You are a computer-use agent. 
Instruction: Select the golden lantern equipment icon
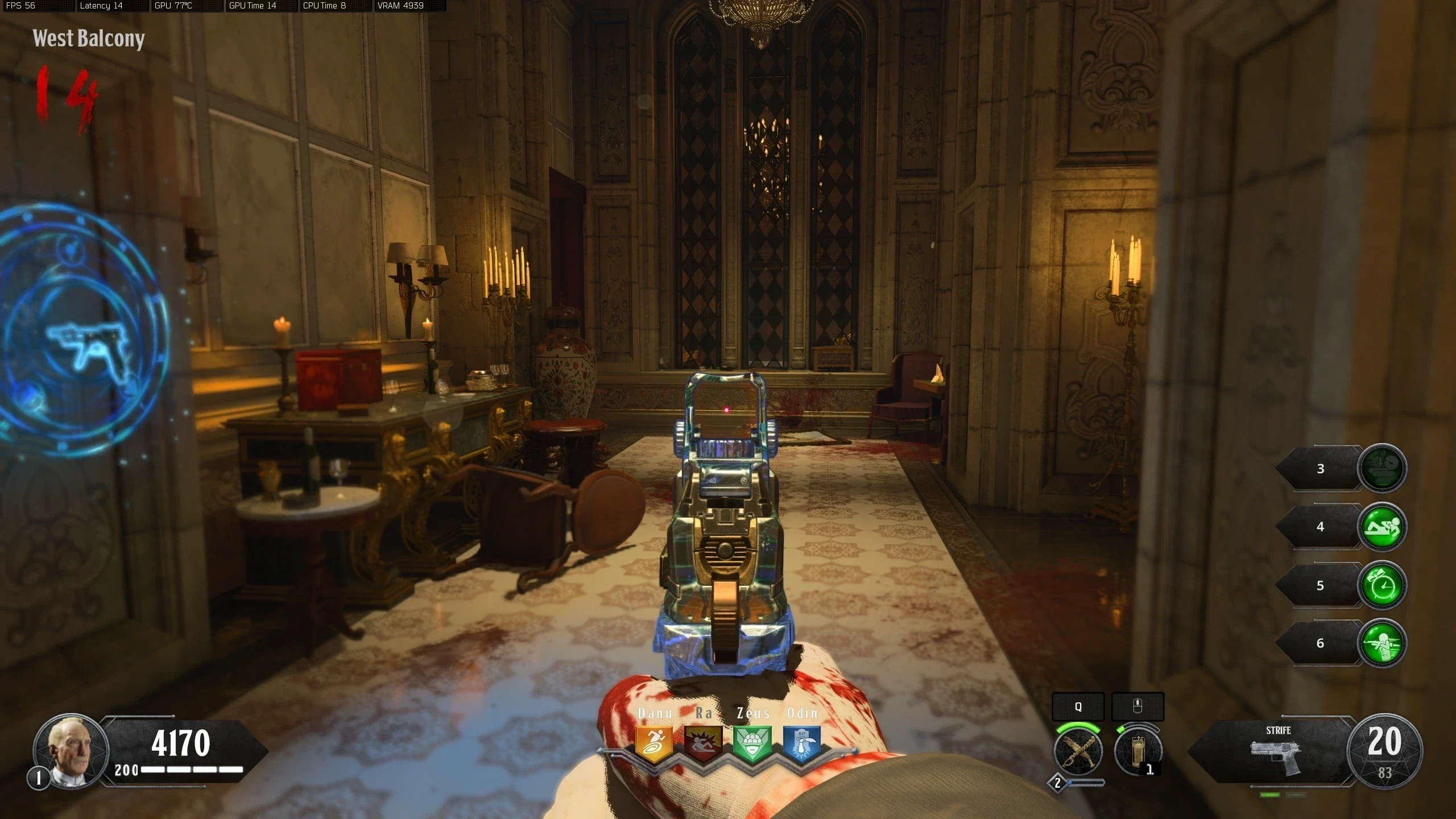tap(1137, 751)
